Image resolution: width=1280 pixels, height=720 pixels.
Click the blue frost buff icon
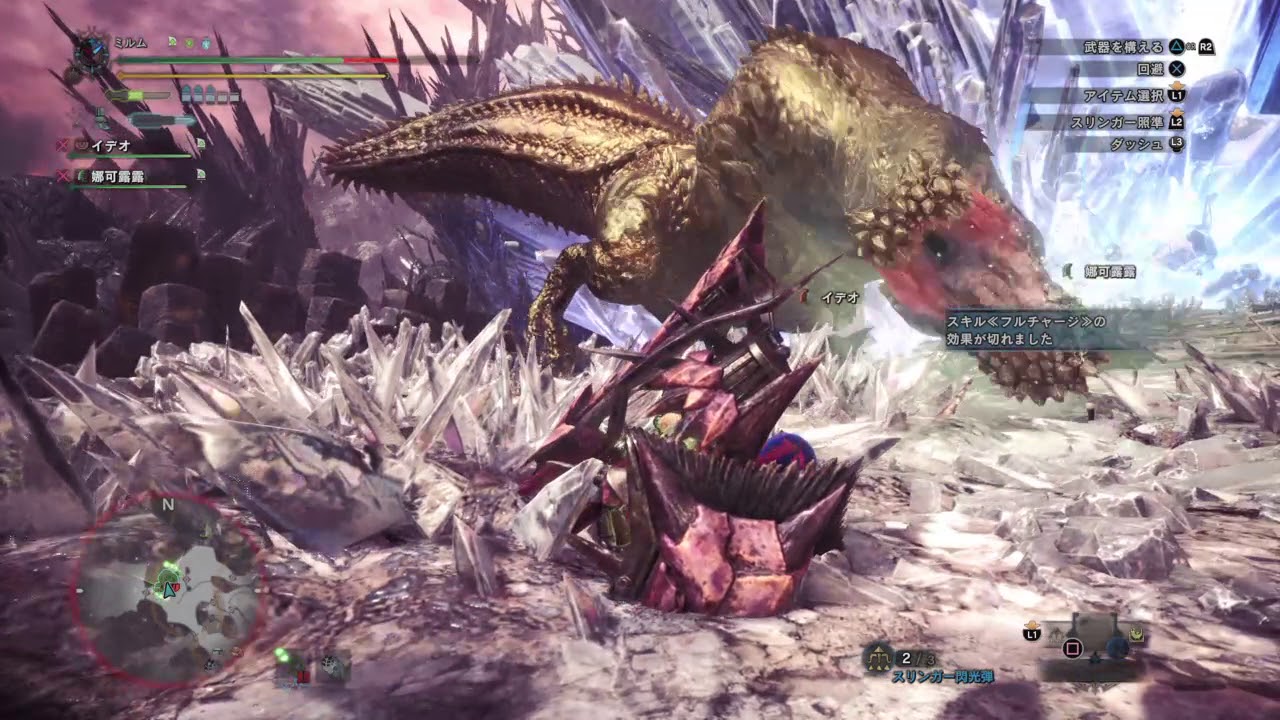(x=206, y=45)
